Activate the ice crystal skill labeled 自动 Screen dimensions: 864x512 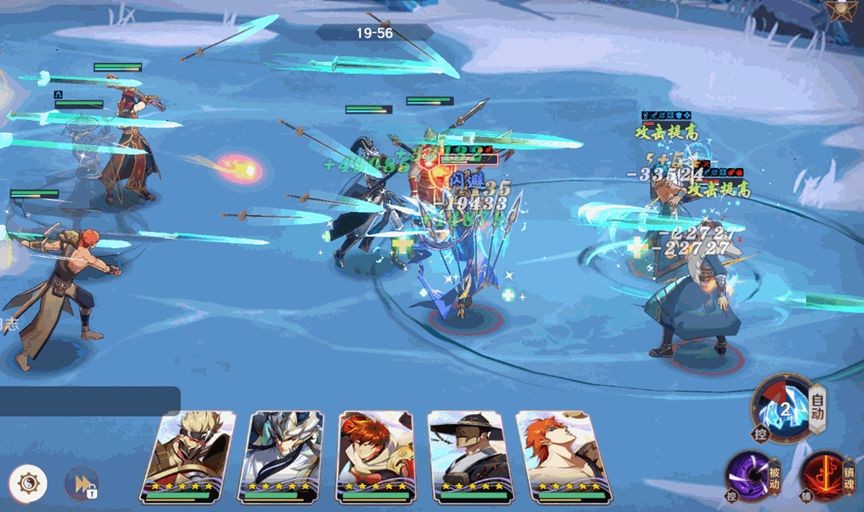coord(783,408)
